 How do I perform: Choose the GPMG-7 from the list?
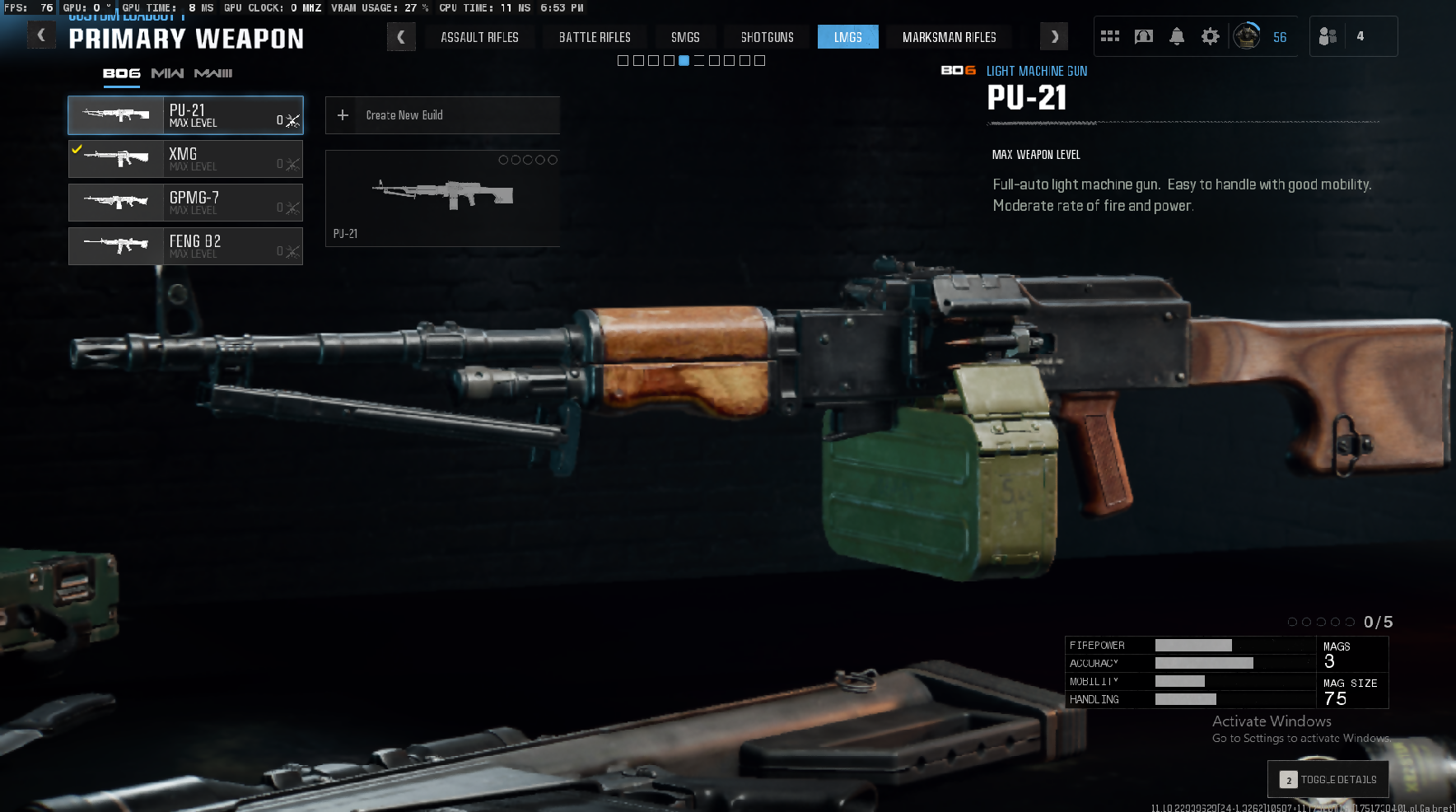(x=185, y=203)
